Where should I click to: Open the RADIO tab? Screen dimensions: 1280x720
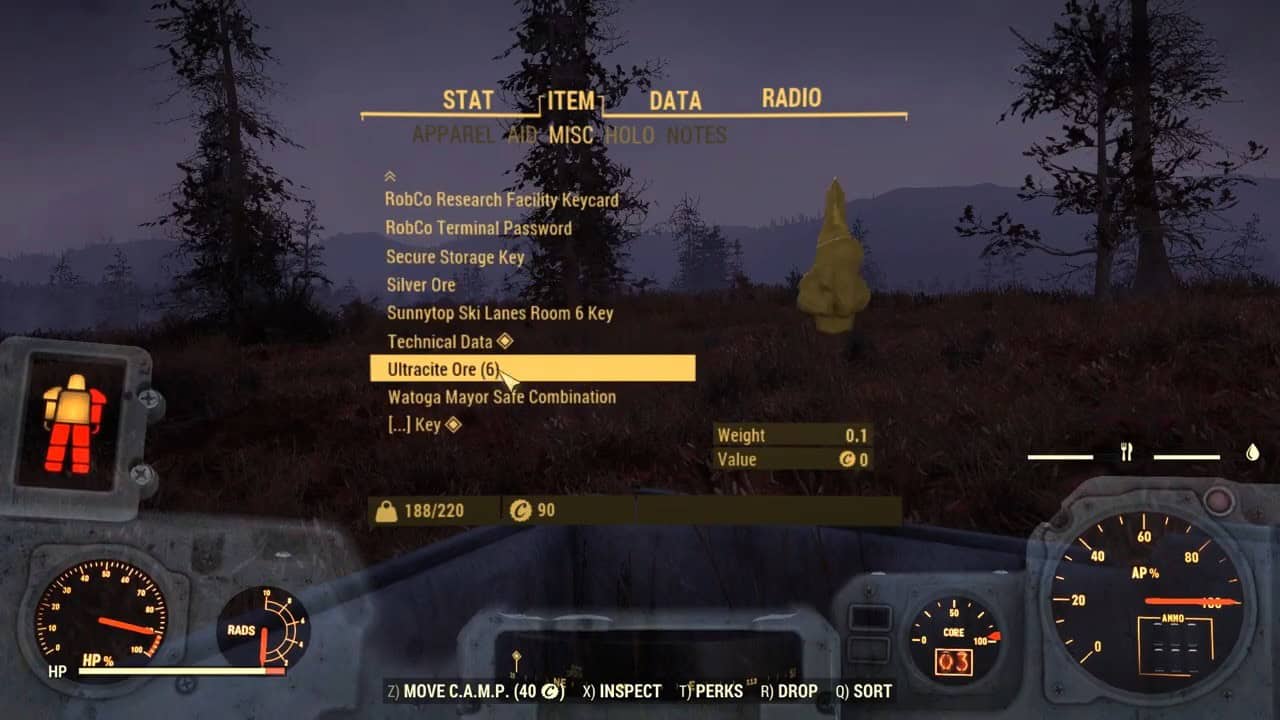791,99
